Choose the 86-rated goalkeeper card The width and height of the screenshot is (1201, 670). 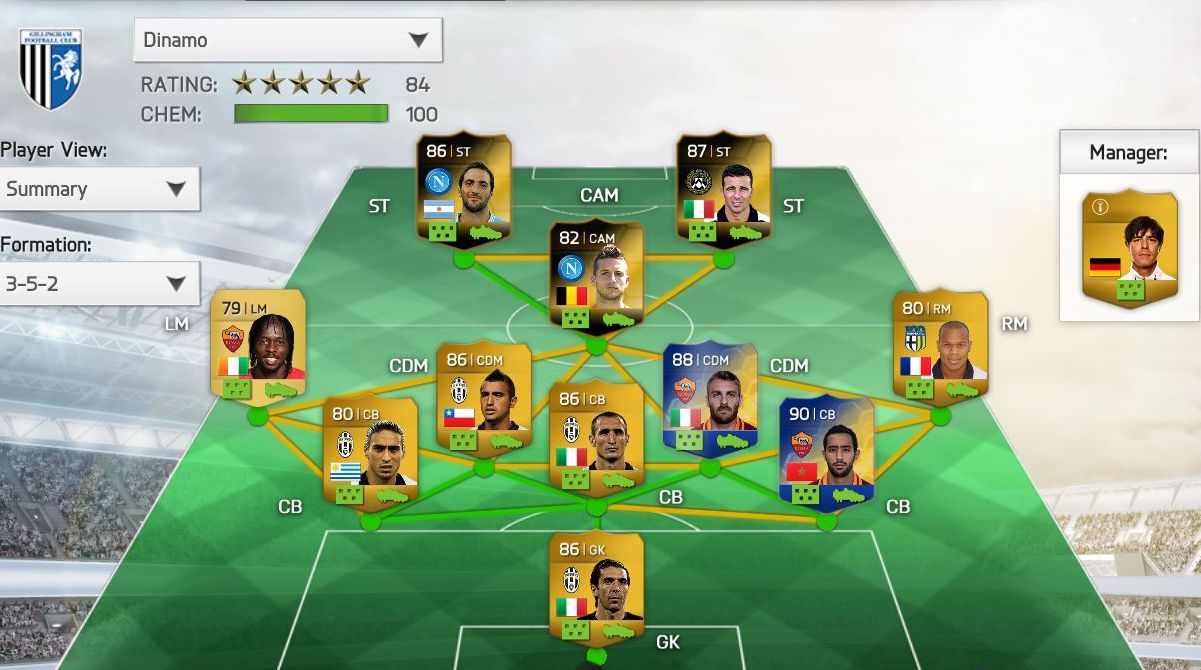596,588
